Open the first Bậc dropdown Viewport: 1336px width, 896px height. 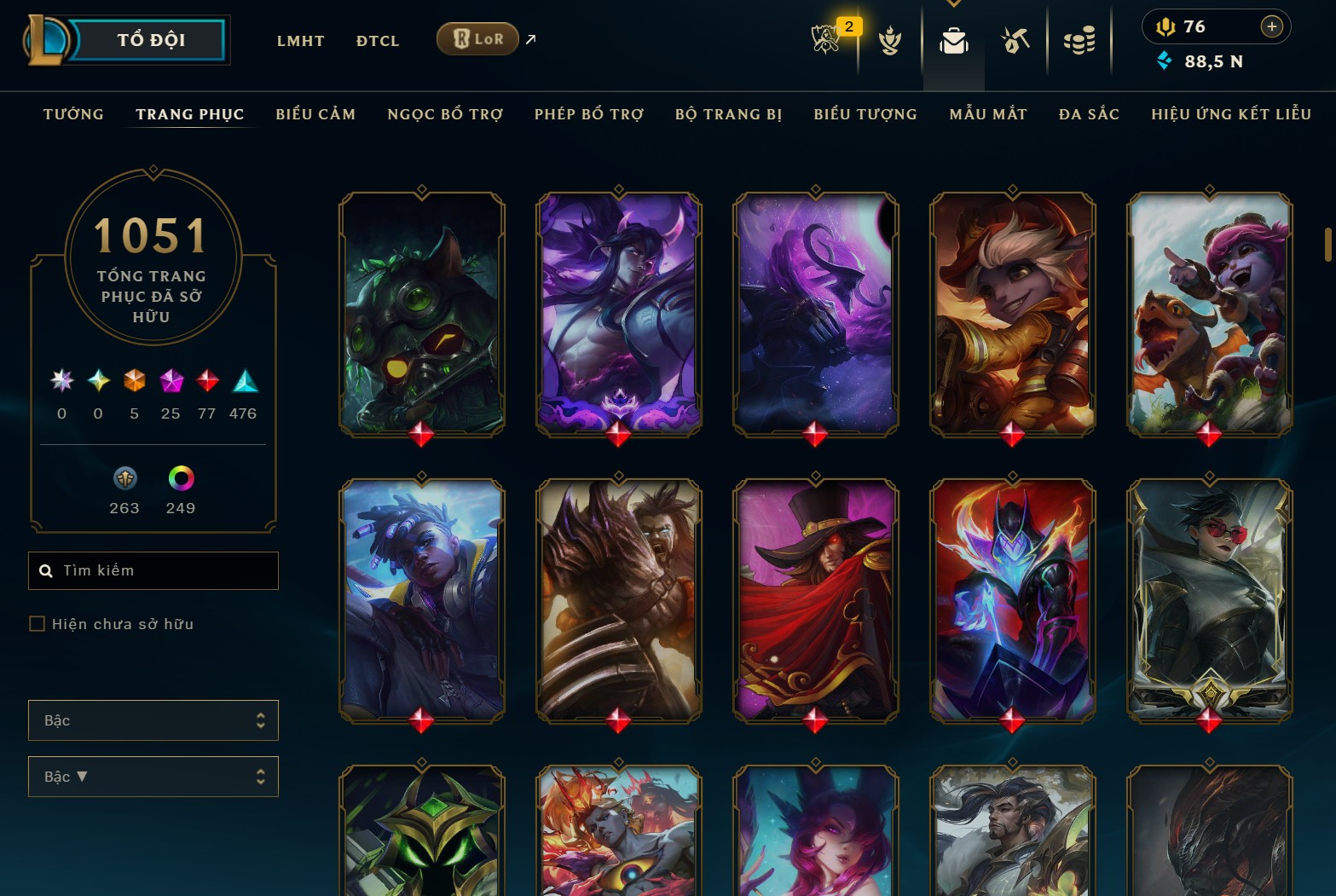[153, 720]
